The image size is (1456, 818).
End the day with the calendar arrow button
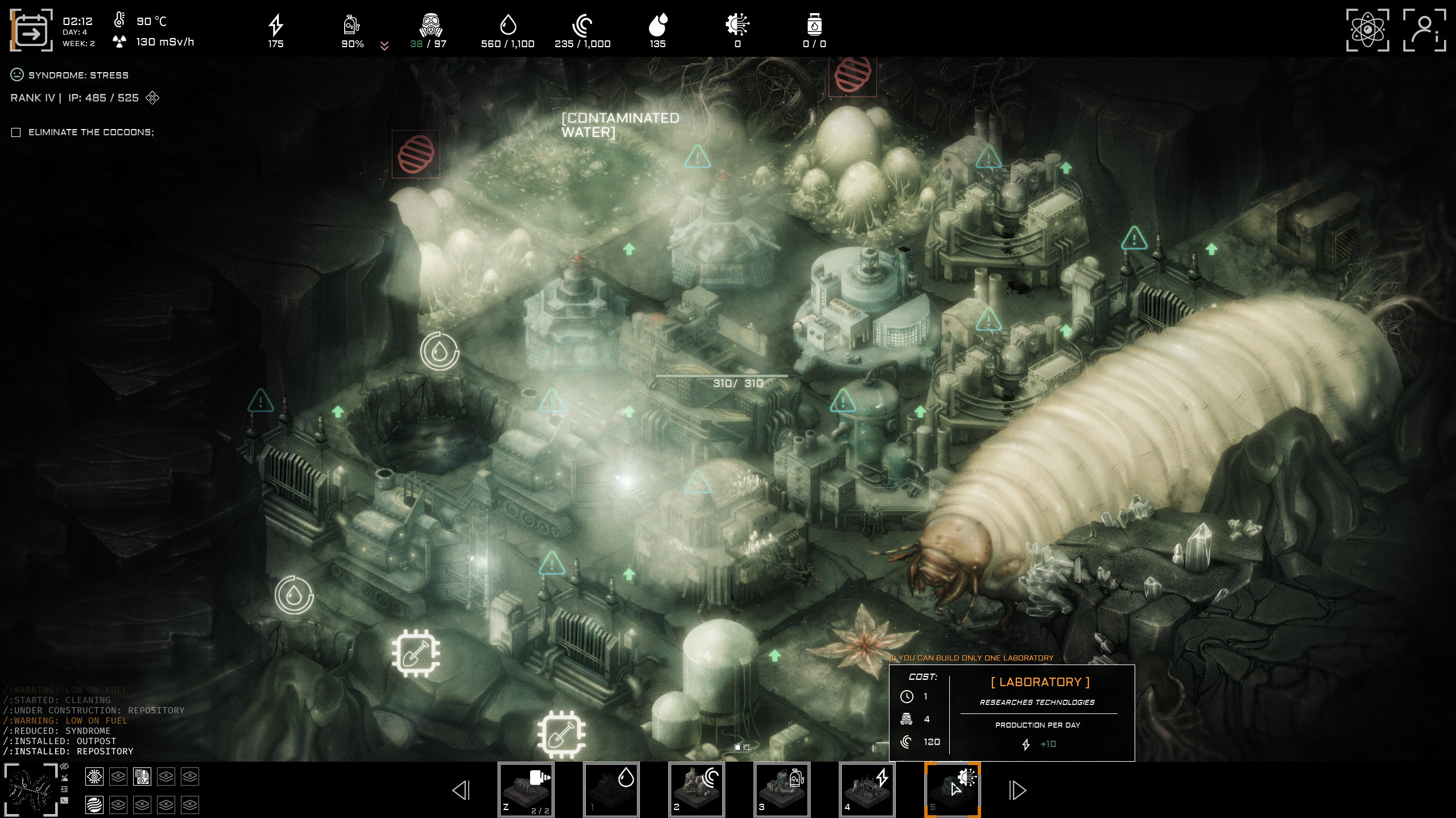coord(31,31)
